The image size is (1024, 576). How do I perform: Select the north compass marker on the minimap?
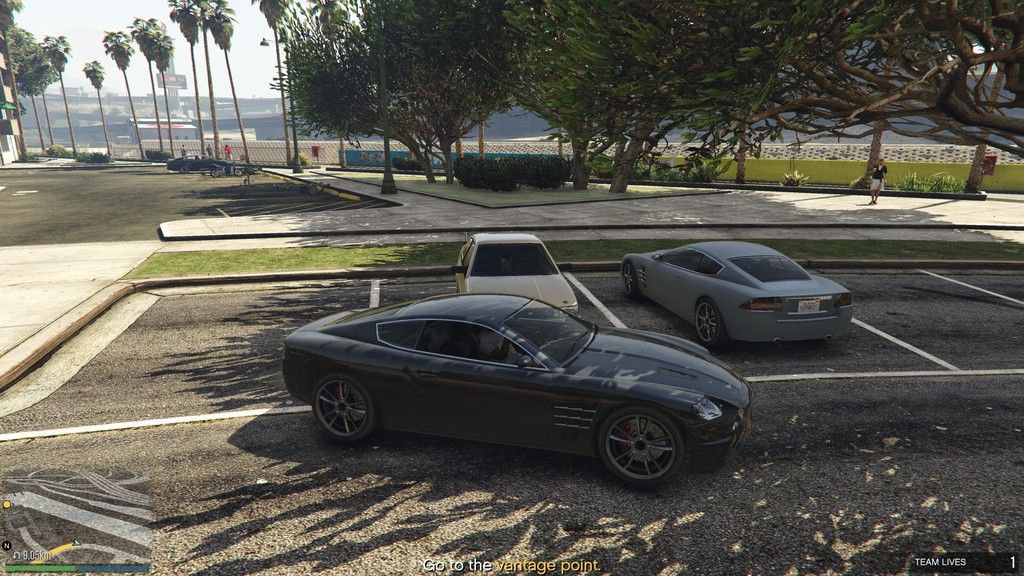point(7,546)
